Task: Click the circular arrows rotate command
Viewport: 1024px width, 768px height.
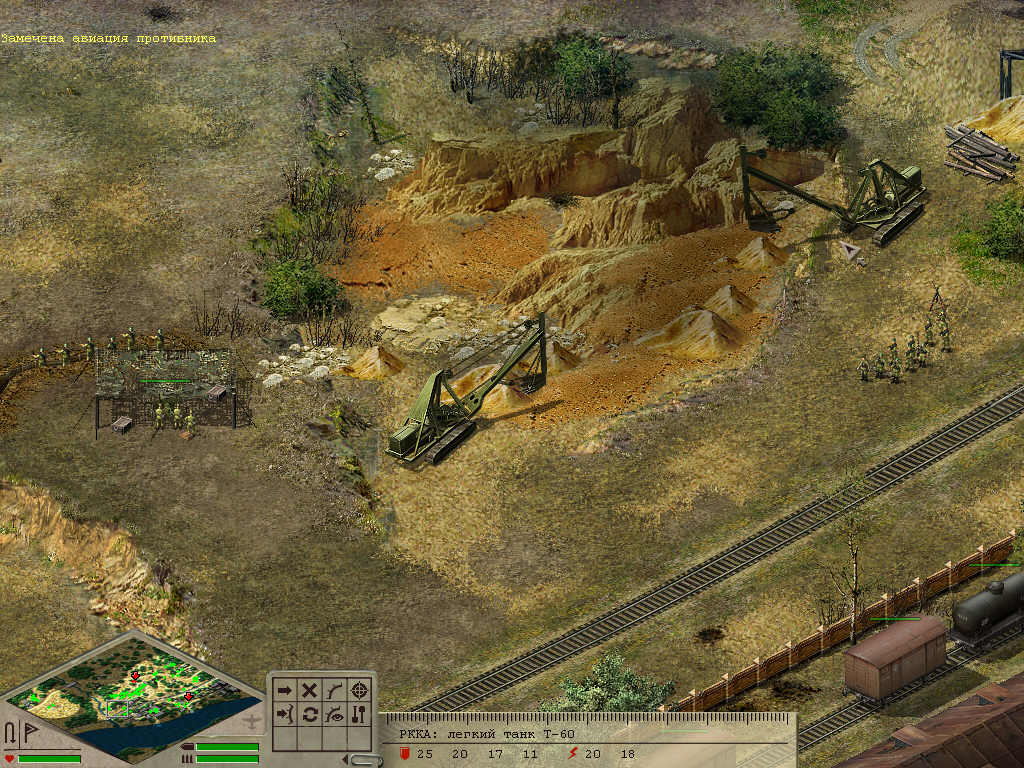Action: tap(310, 715)
